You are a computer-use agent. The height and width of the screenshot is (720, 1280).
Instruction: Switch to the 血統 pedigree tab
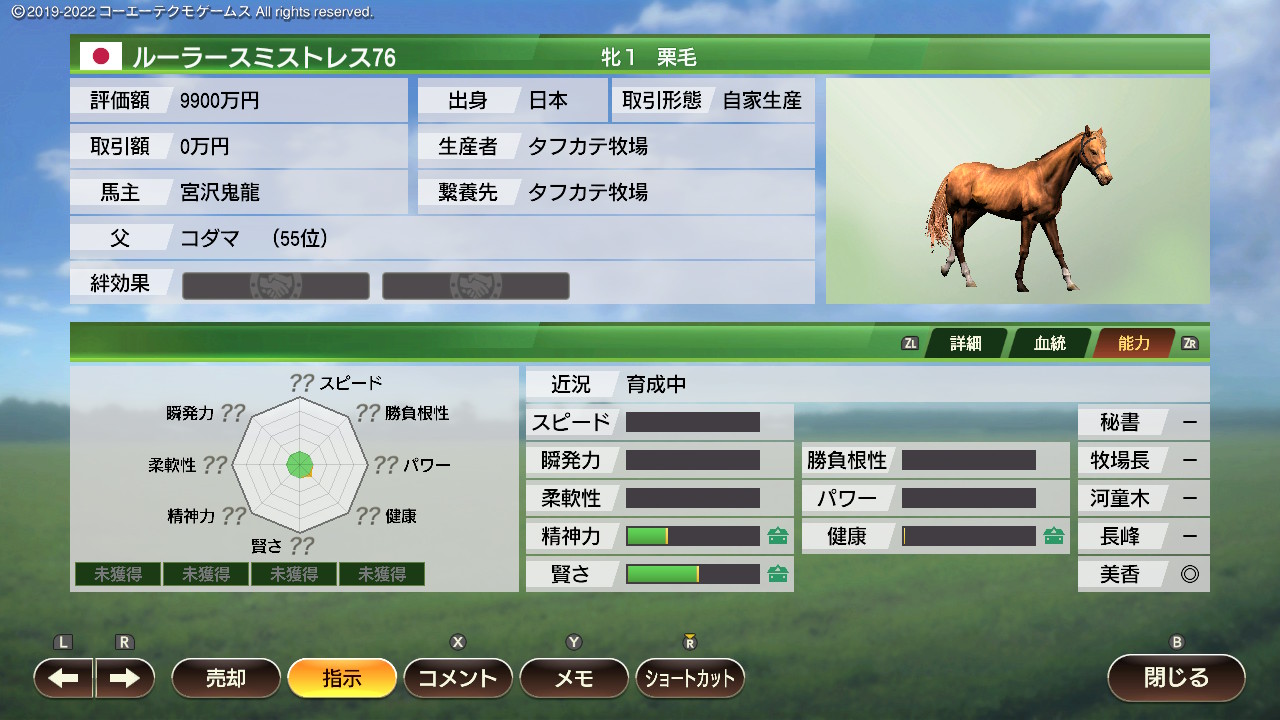coord(1050,343)
